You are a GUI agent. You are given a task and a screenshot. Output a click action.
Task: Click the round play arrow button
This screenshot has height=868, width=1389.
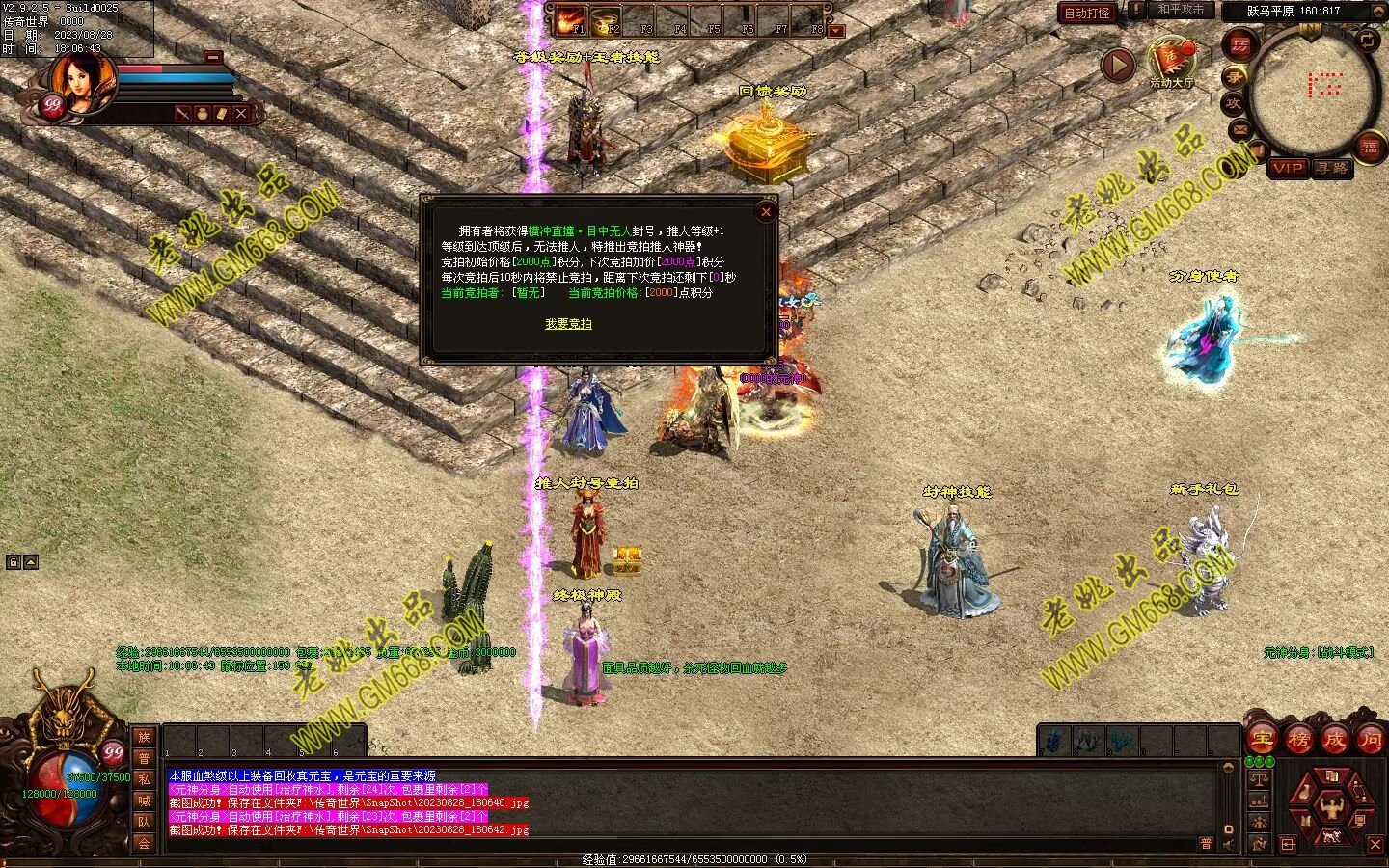[1118, 66]
